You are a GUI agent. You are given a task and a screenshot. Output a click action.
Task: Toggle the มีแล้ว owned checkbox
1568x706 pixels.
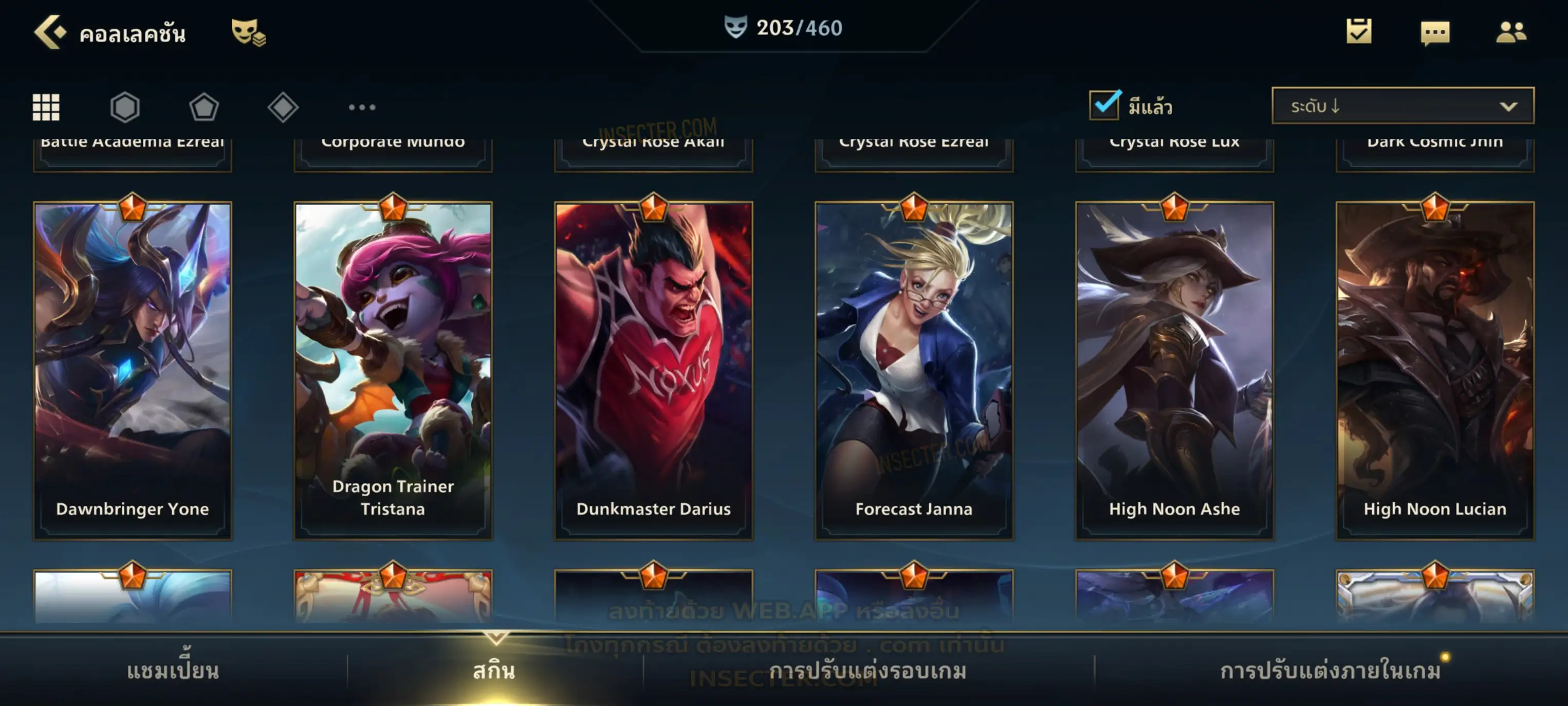coord(1105,105)
